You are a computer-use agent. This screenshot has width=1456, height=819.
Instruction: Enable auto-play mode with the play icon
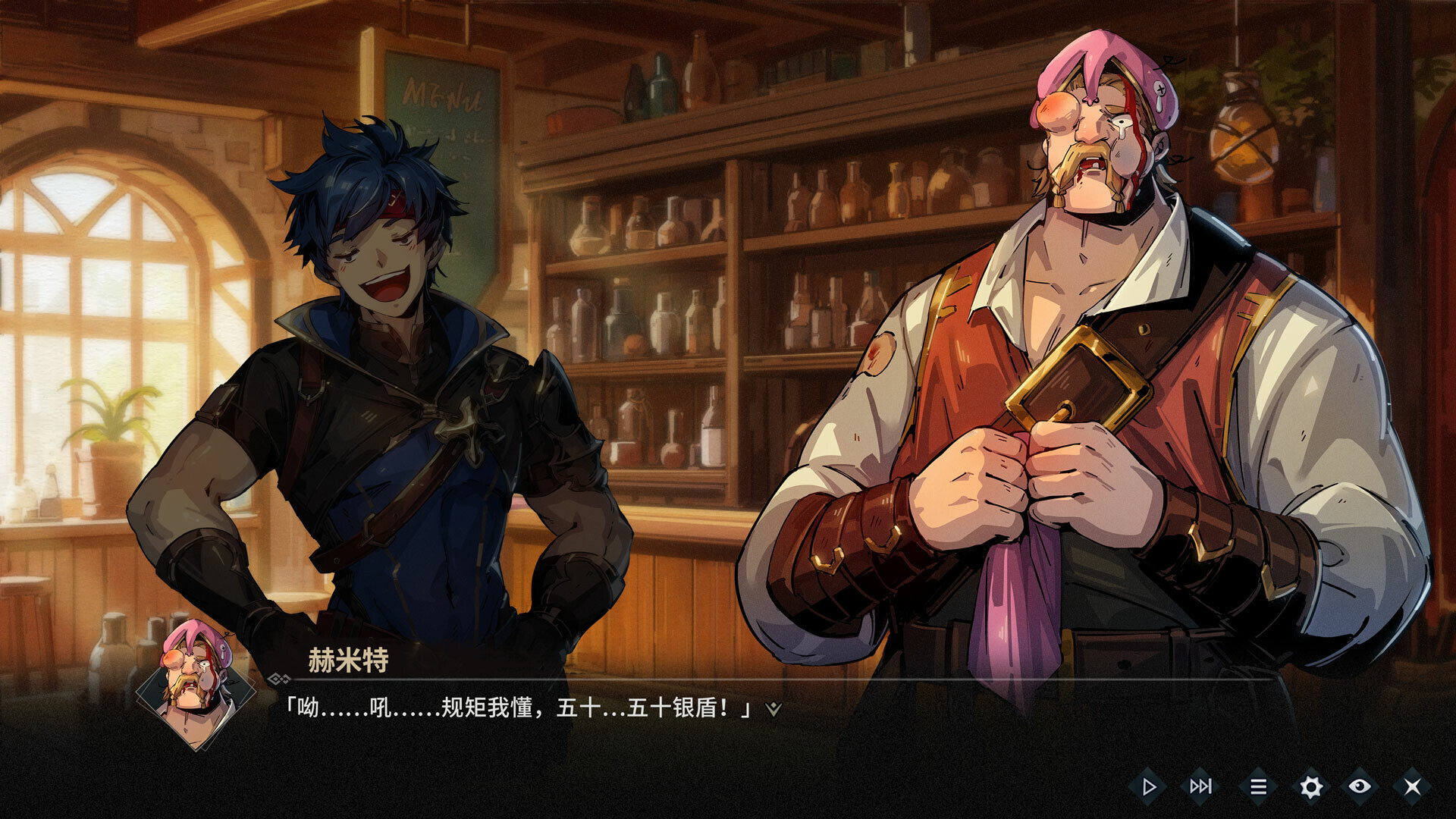[1150, 786]
